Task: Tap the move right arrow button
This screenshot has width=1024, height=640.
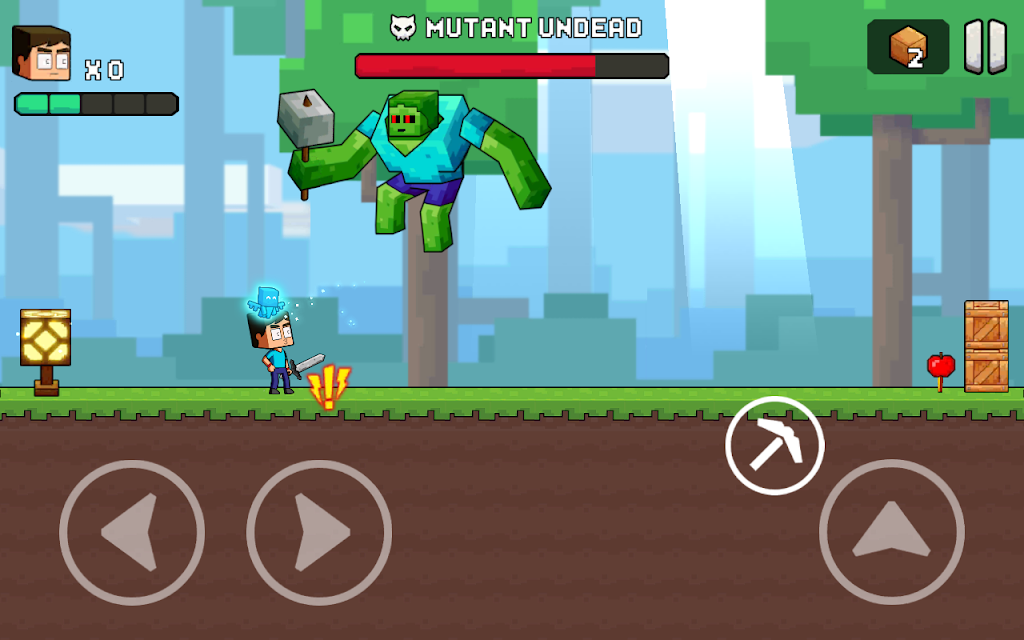Action: click(319, 532)
